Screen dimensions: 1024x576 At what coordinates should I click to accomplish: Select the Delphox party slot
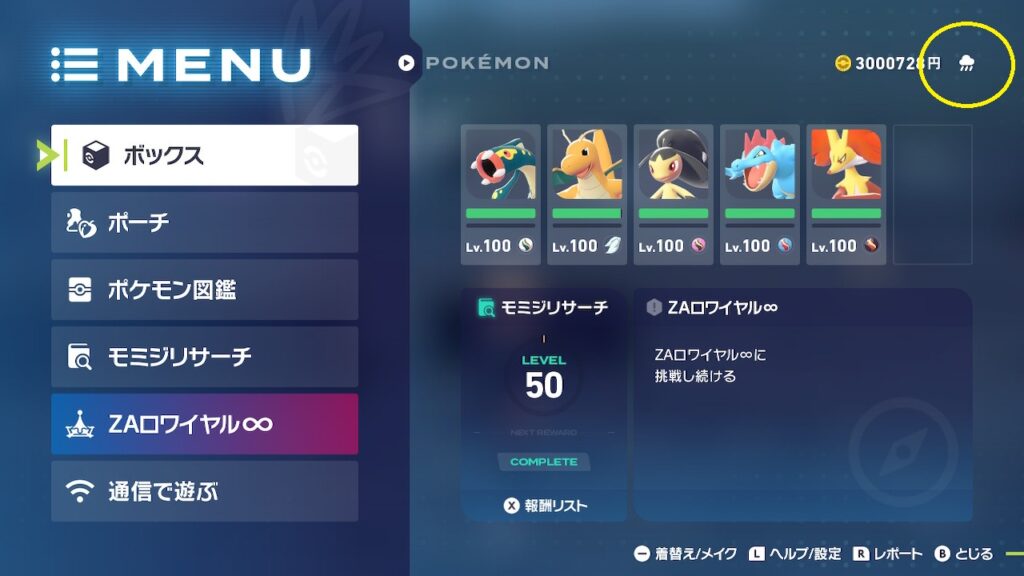pos(846,194)
